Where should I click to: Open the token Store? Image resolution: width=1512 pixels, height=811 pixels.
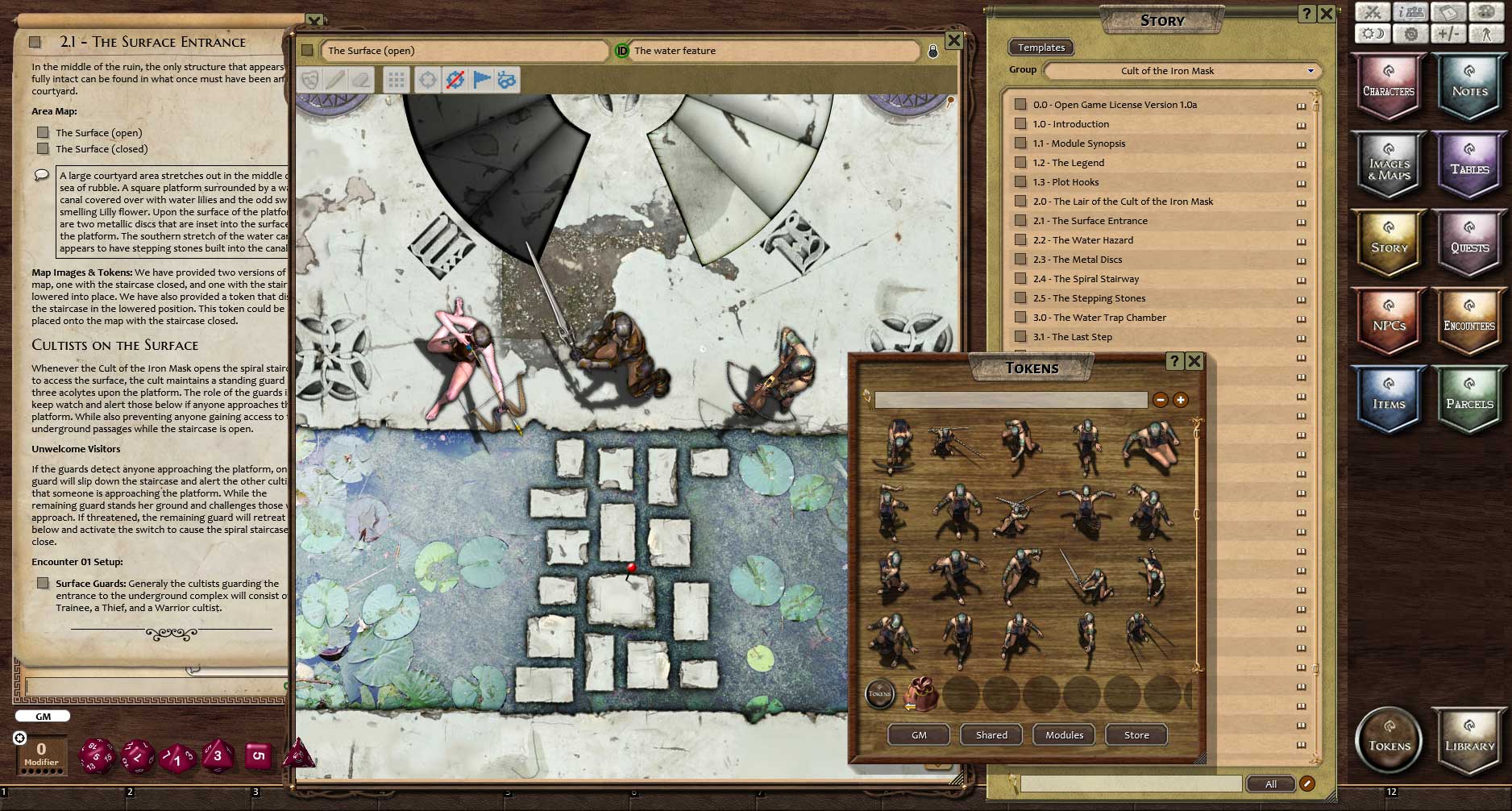click(1136, 735)
